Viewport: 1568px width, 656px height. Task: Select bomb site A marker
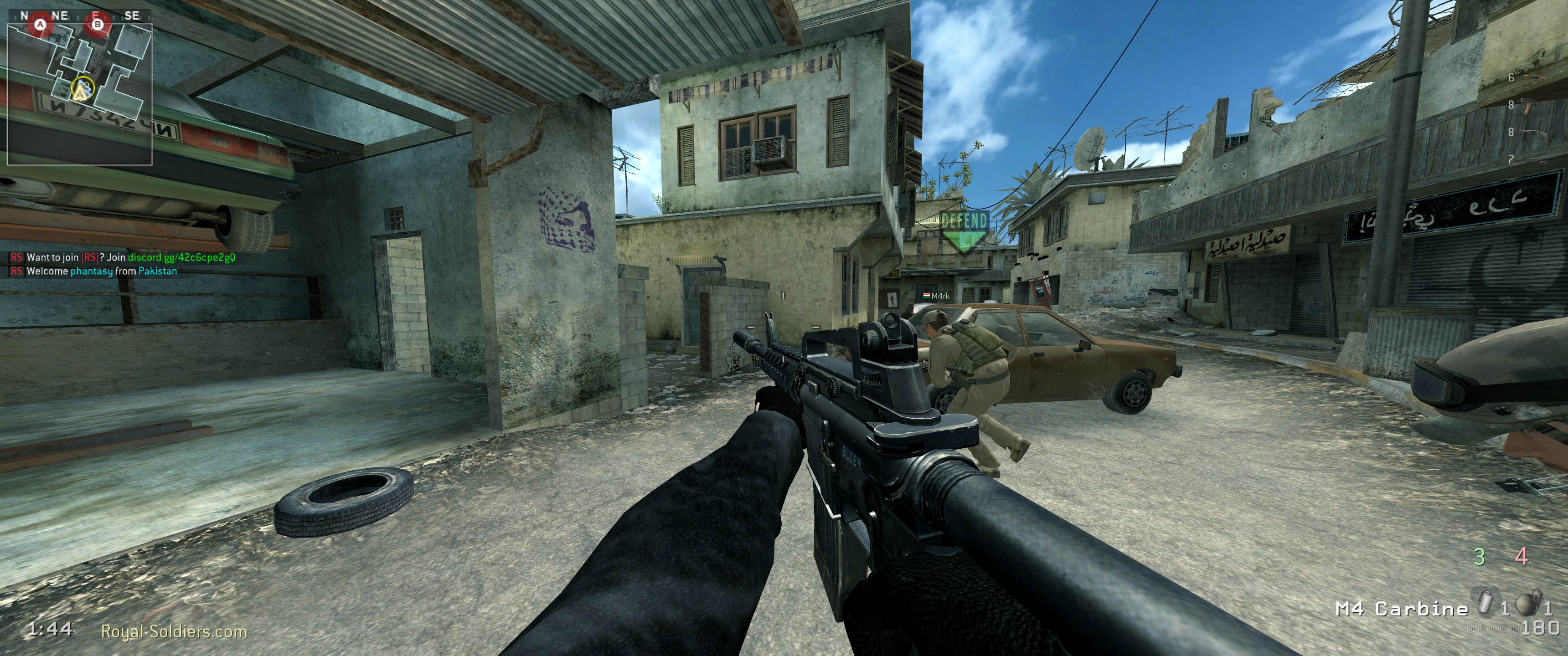[41, 25]
